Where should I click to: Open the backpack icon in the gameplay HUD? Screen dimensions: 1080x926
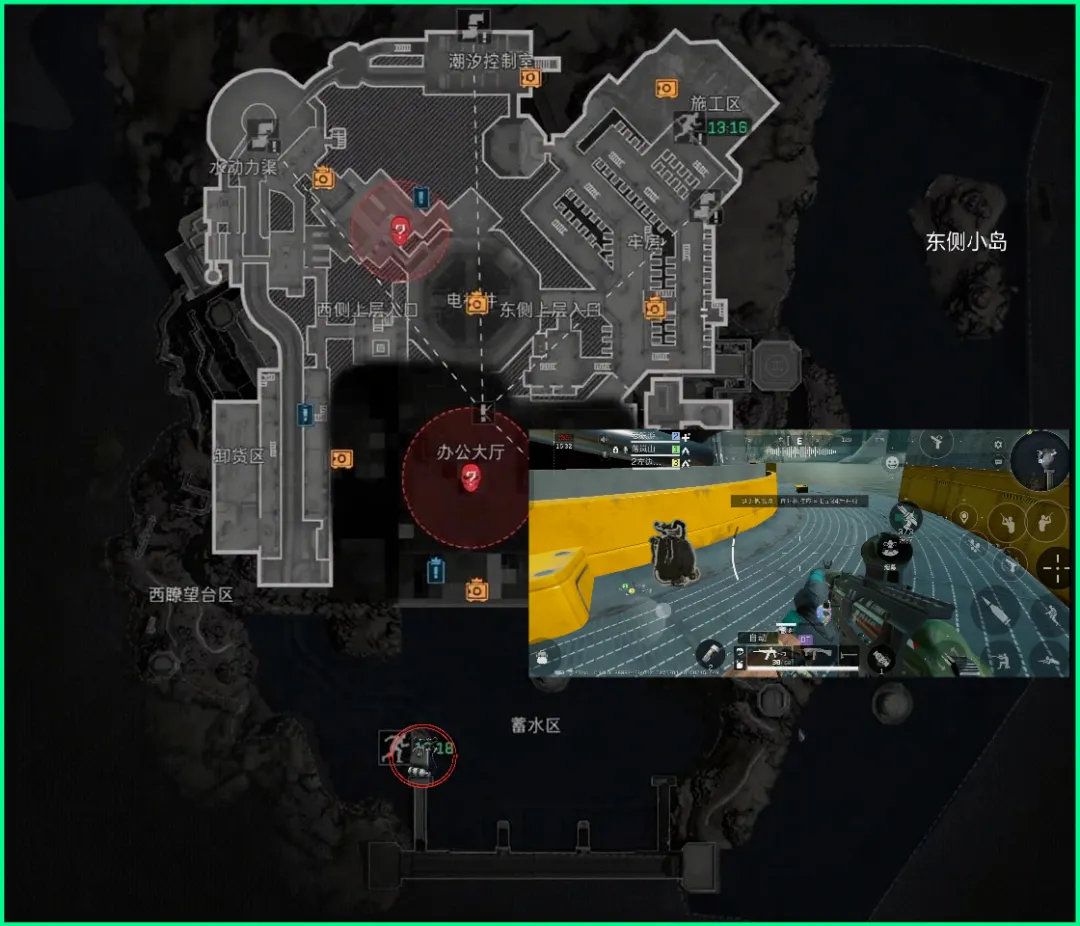(542, 657)
